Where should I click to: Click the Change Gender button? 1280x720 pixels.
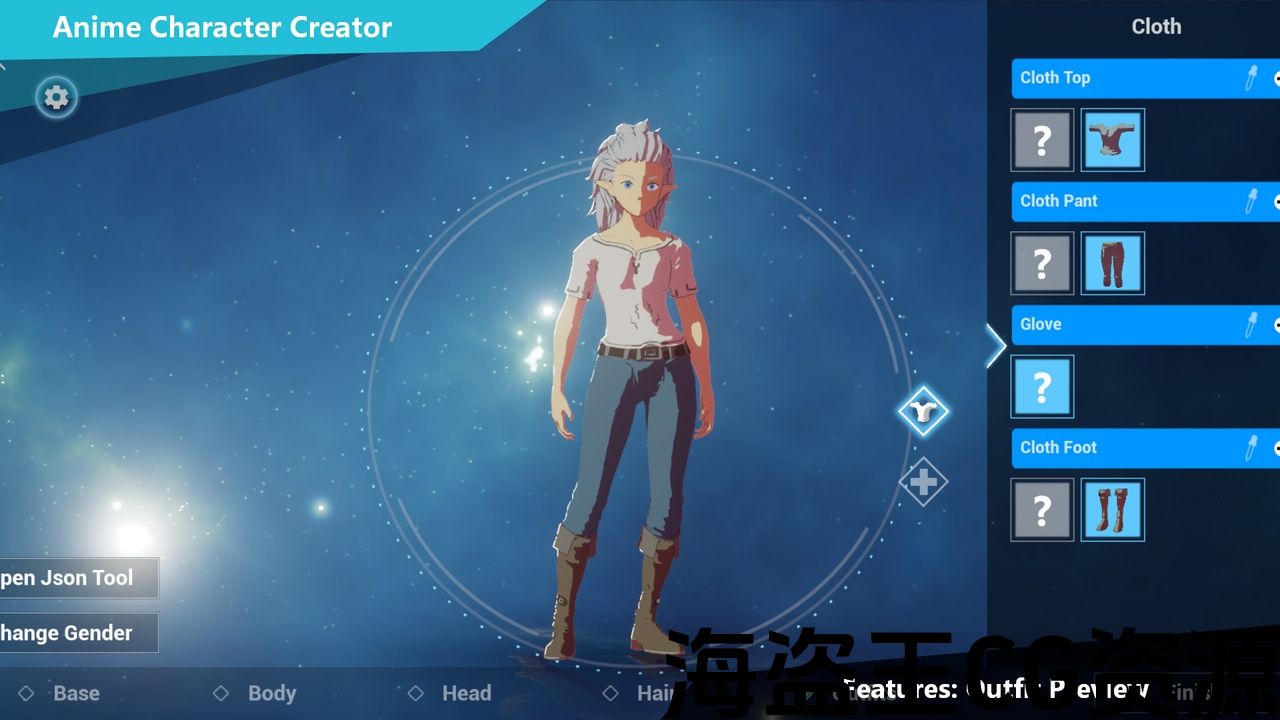pos(78,633)
